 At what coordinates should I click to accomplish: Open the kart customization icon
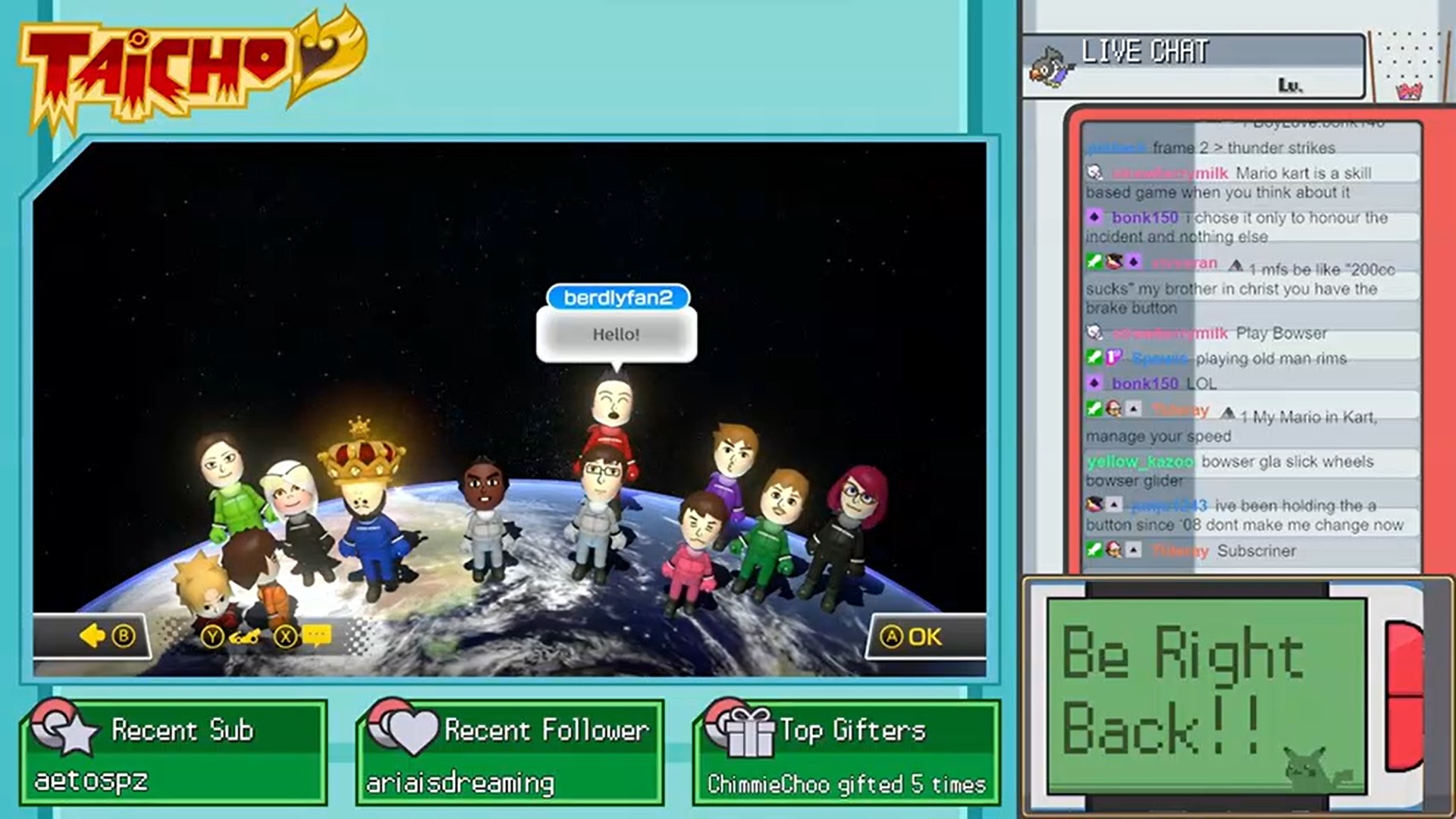(244, 637)
